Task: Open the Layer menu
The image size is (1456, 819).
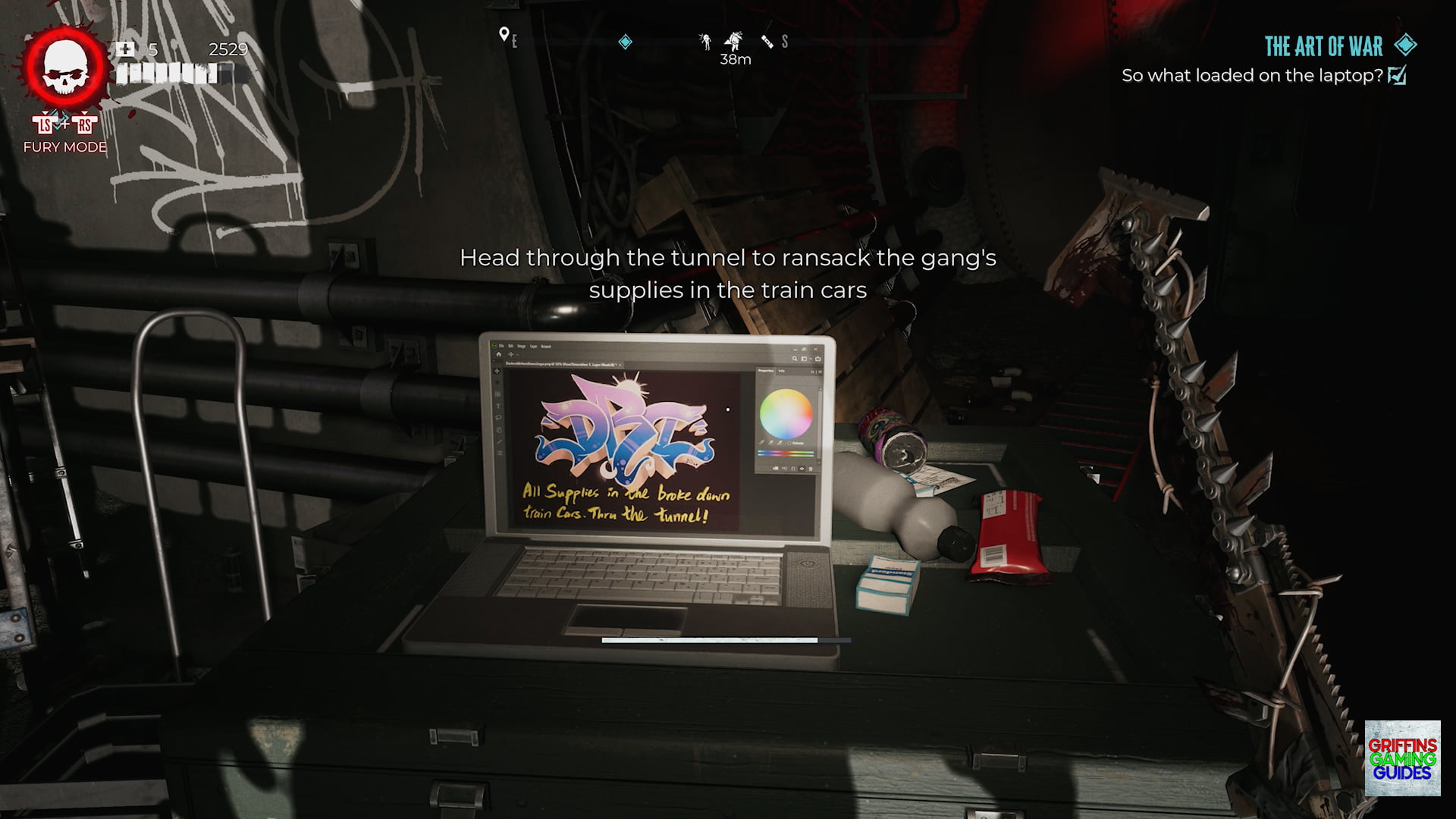Action: click(x=534, y=346)
